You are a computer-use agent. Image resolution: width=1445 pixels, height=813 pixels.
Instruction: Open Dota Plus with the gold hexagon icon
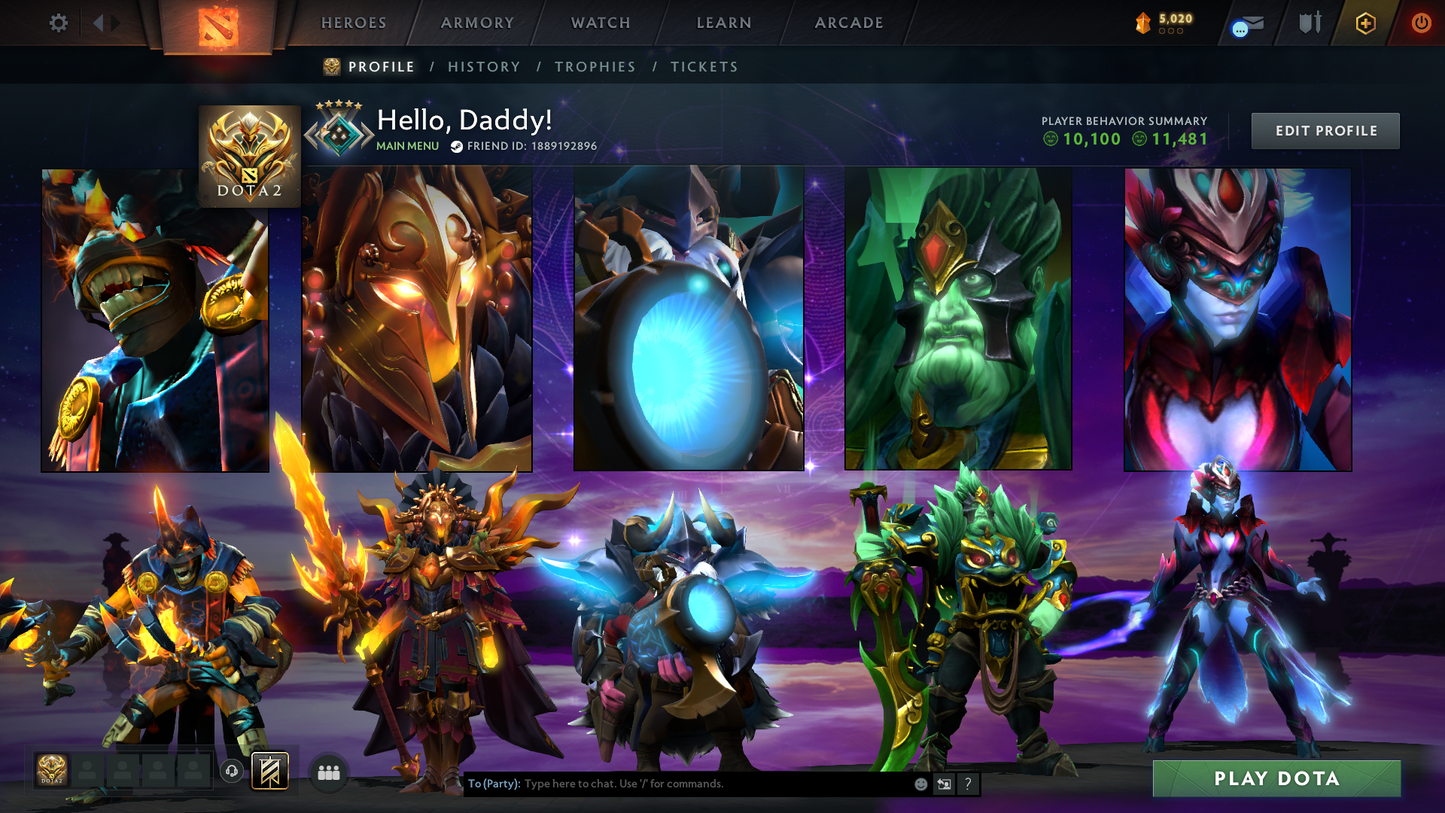[x=1366, y=22]
